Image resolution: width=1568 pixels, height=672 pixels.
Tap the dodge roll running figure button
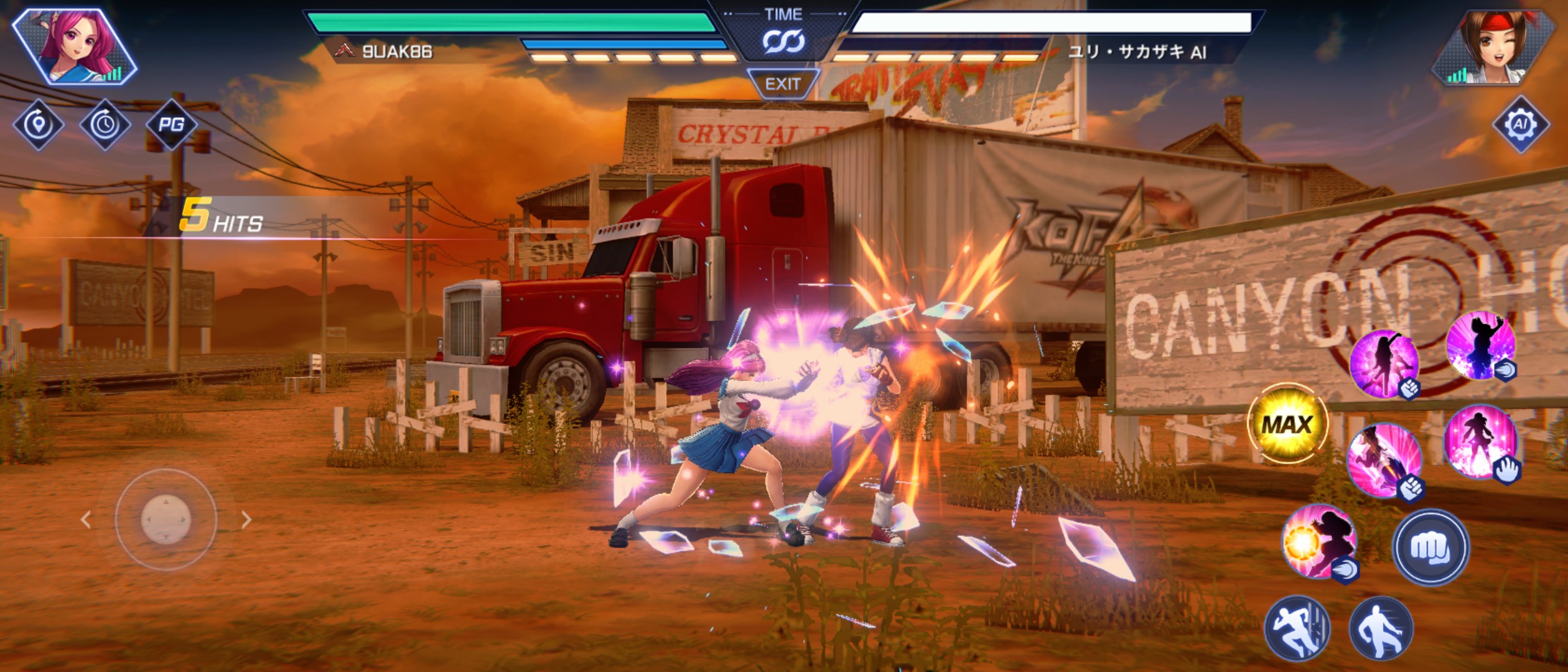click(1297, 627)
